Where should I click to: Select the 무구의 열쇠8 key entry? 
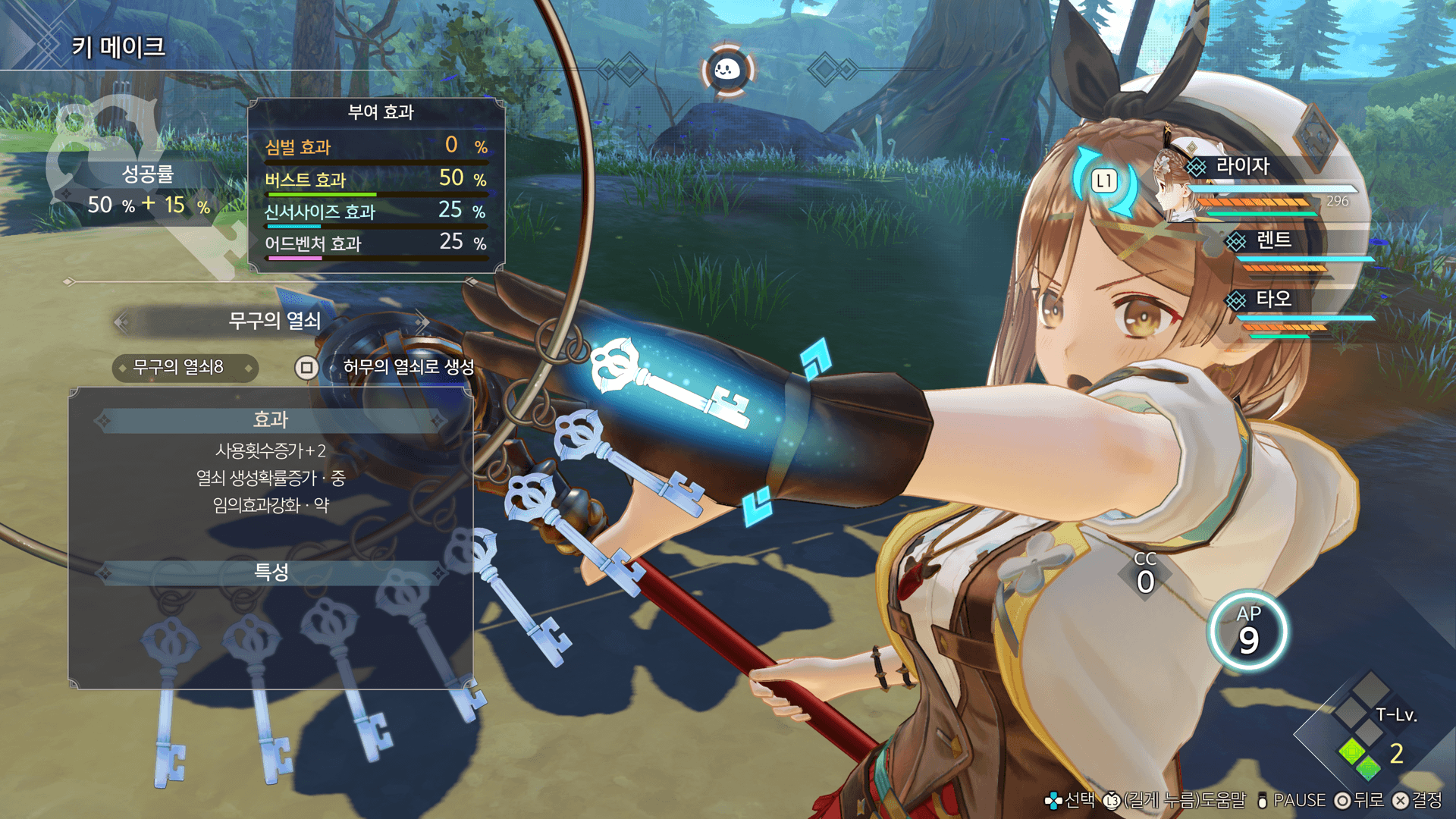184,368
